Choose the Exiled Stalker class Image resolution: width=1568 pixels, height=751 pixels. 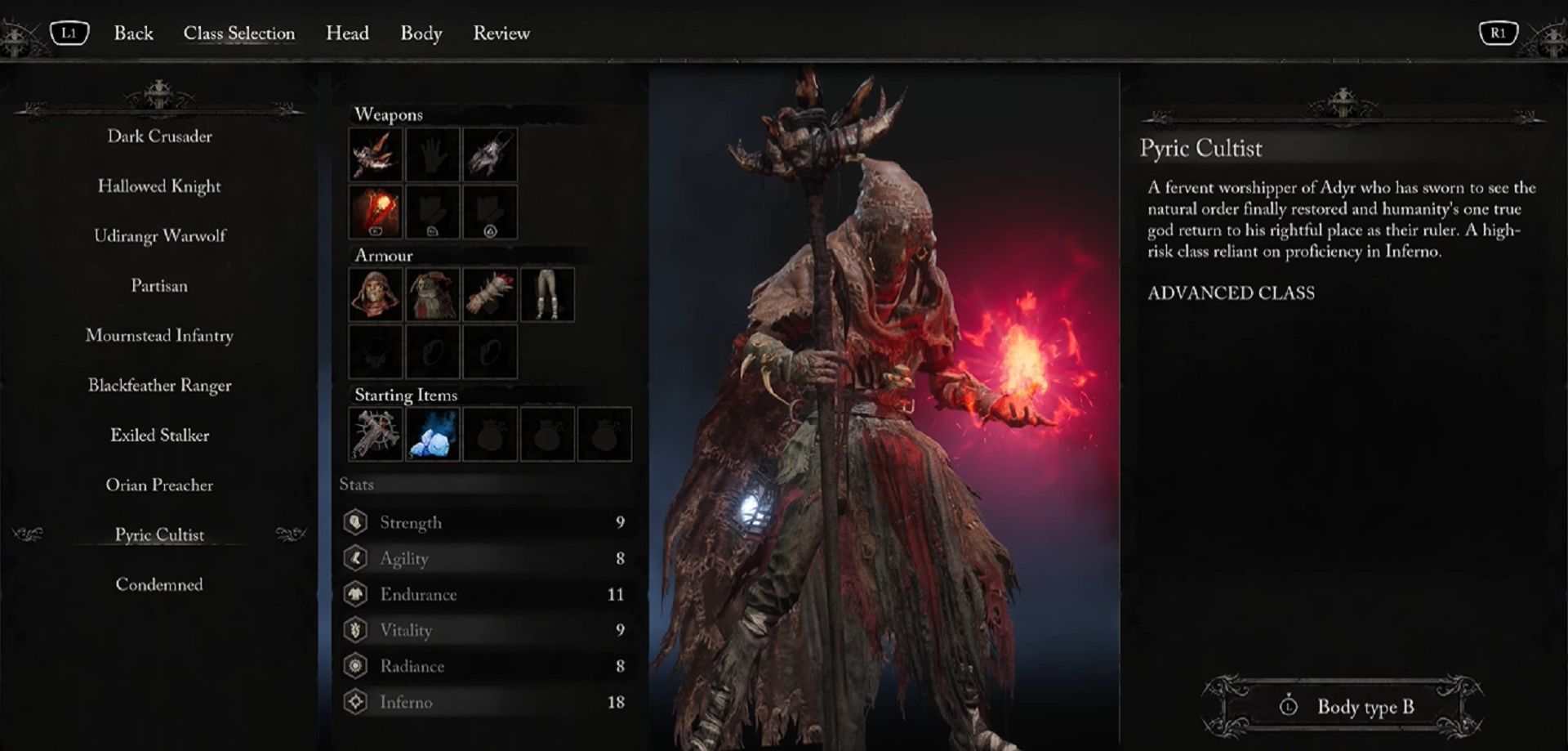(159, 436)
